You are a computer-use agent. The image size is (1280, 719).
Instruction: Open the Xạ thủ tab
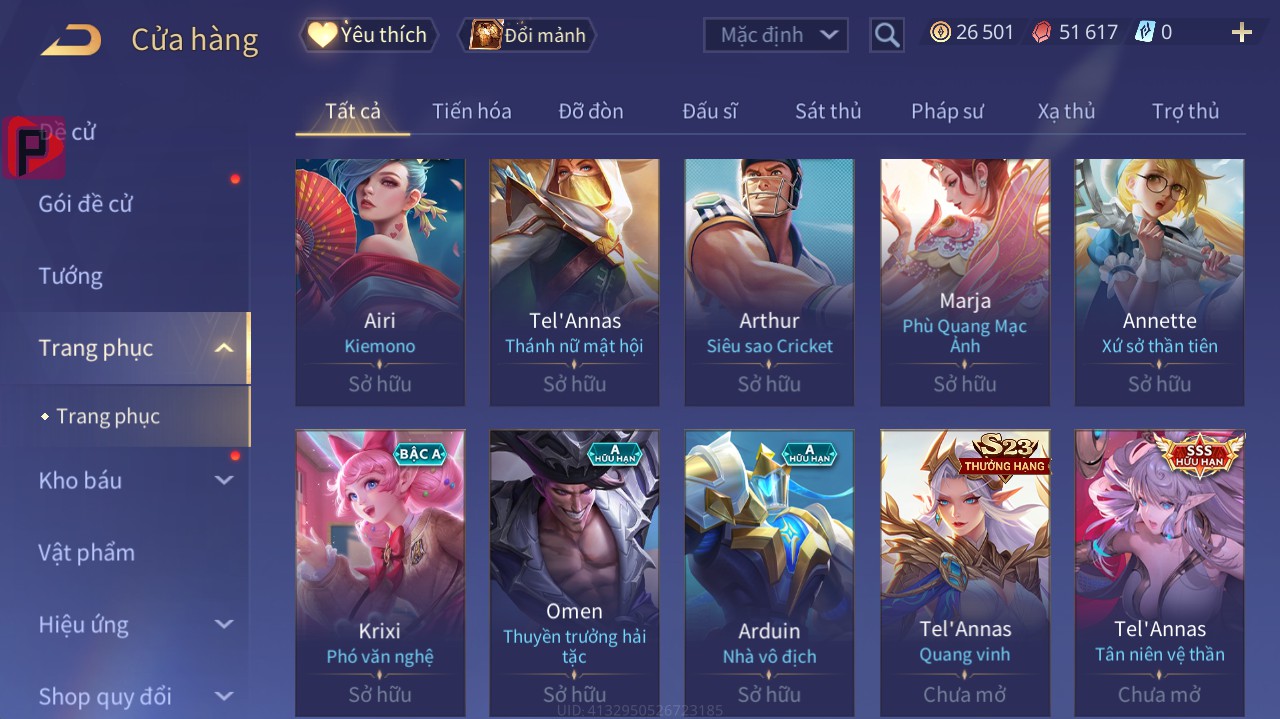(x=1066, y=111)
